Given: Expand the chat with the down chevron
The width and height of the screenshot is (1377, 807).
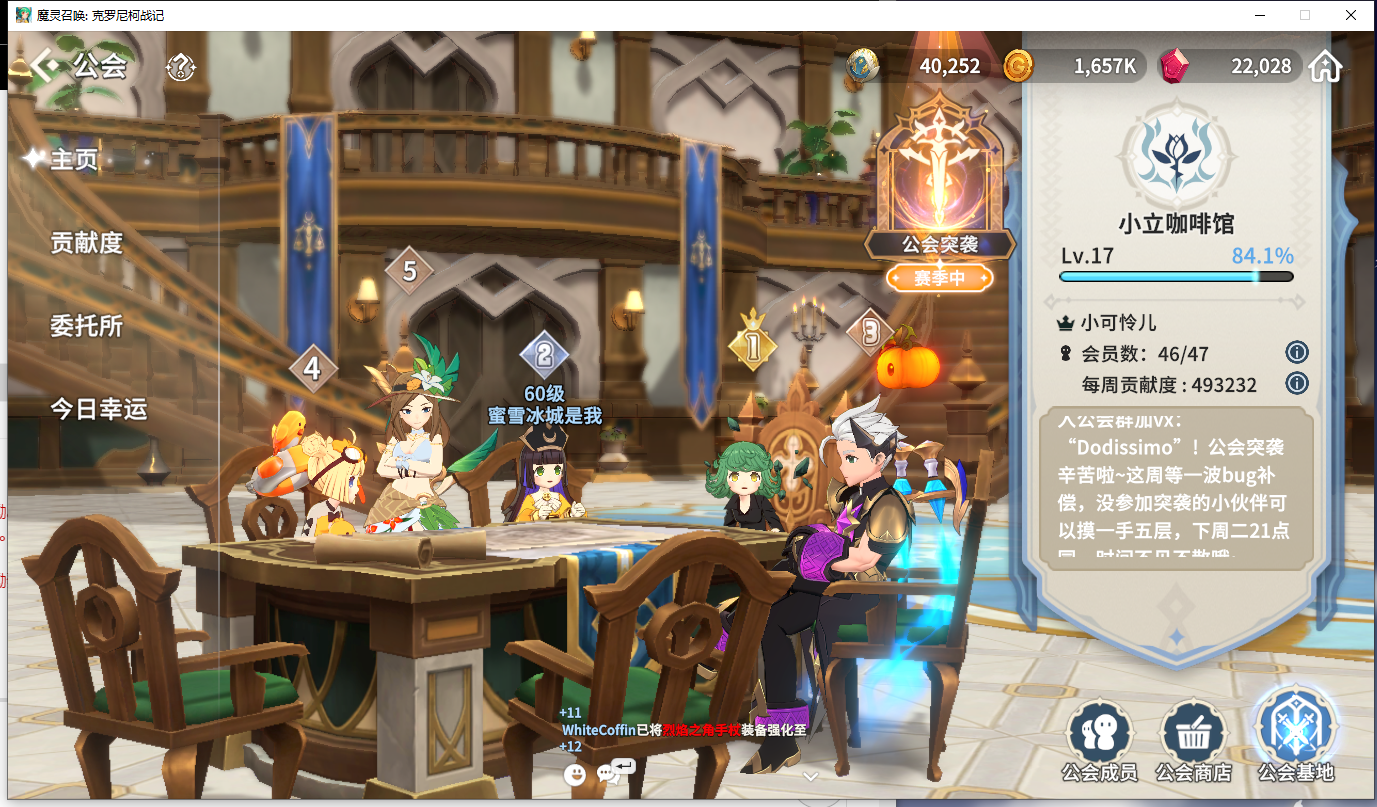Looking at the screenshot, I should pyautogui.click(x=811, y=775).
